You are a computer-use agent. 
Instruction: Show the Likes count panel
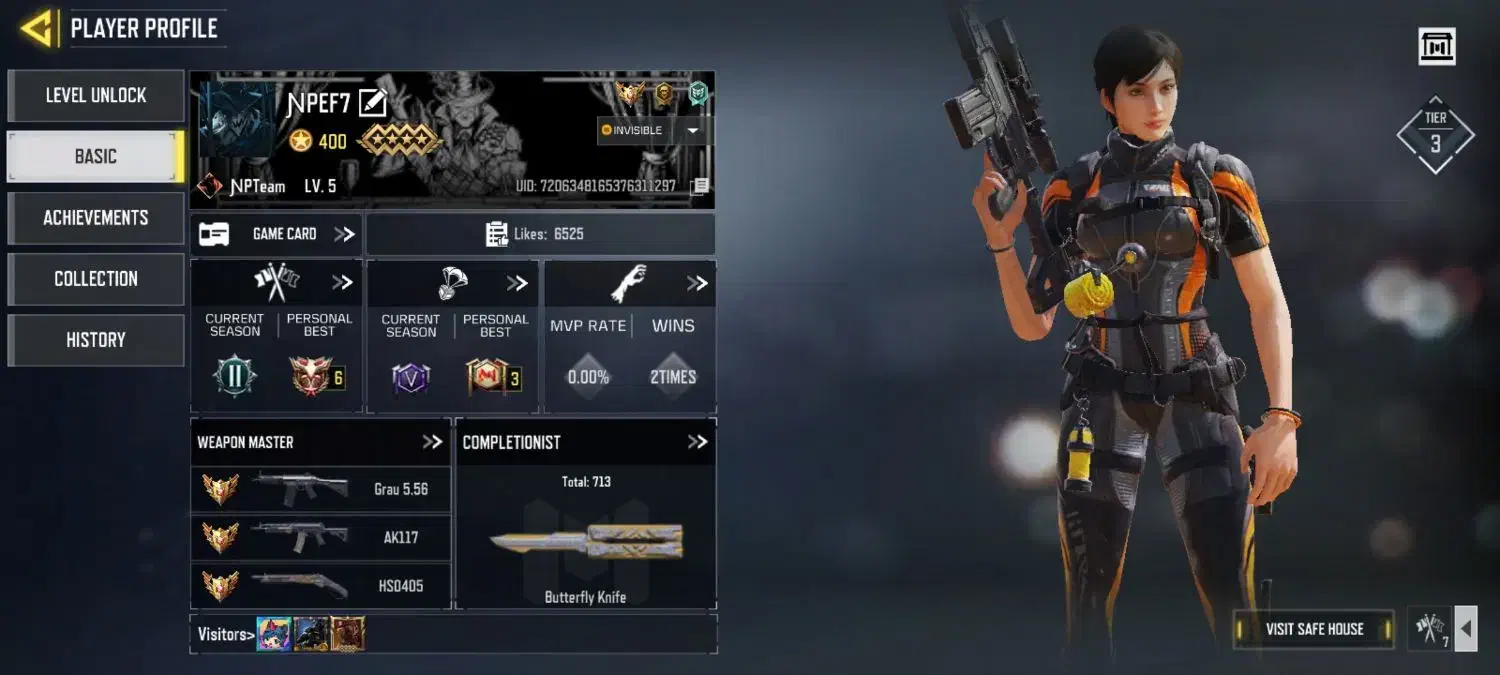pos(539,234)
